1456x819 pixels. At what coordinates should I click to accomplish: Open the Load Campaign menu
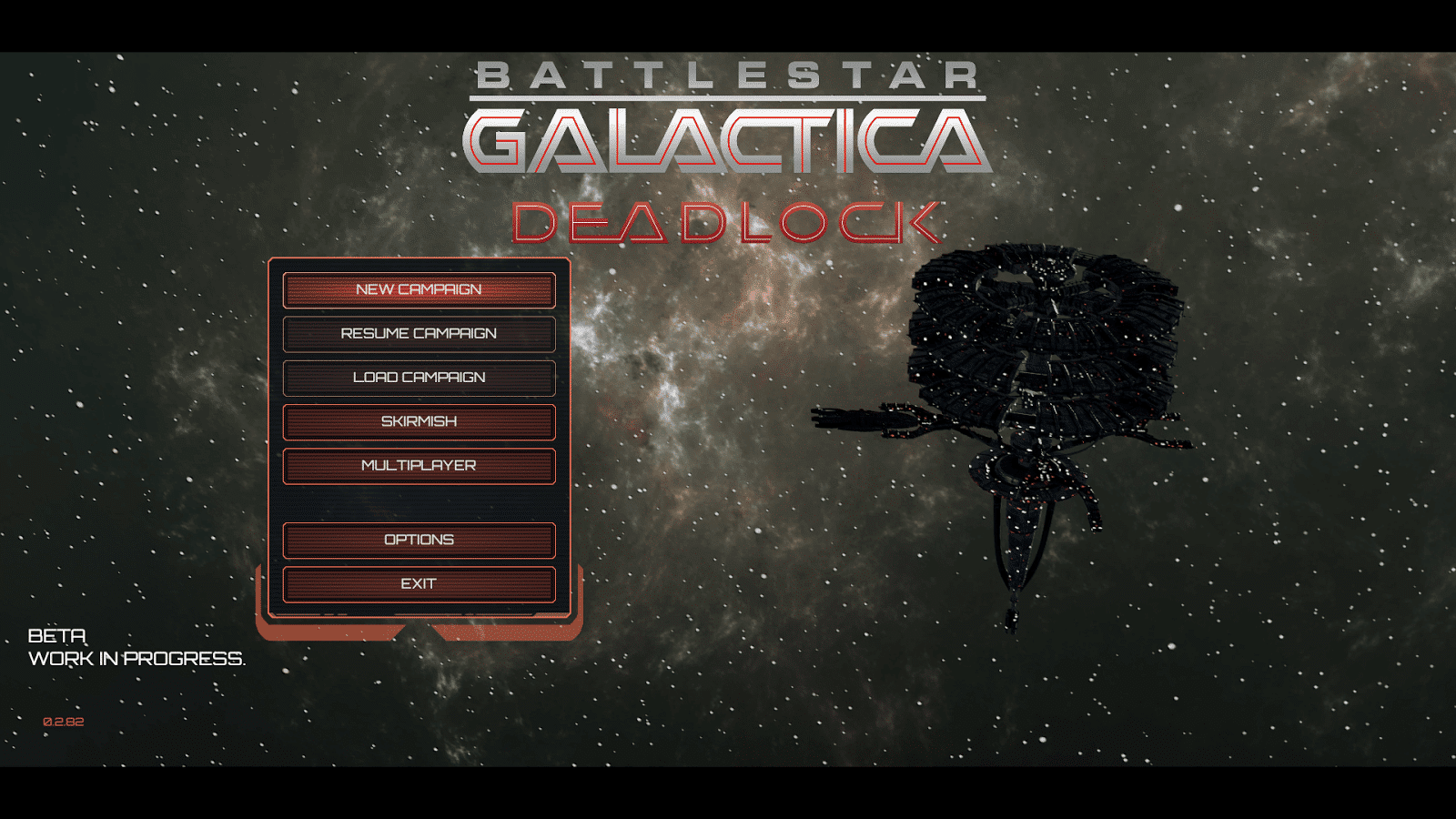click(419, 378)
